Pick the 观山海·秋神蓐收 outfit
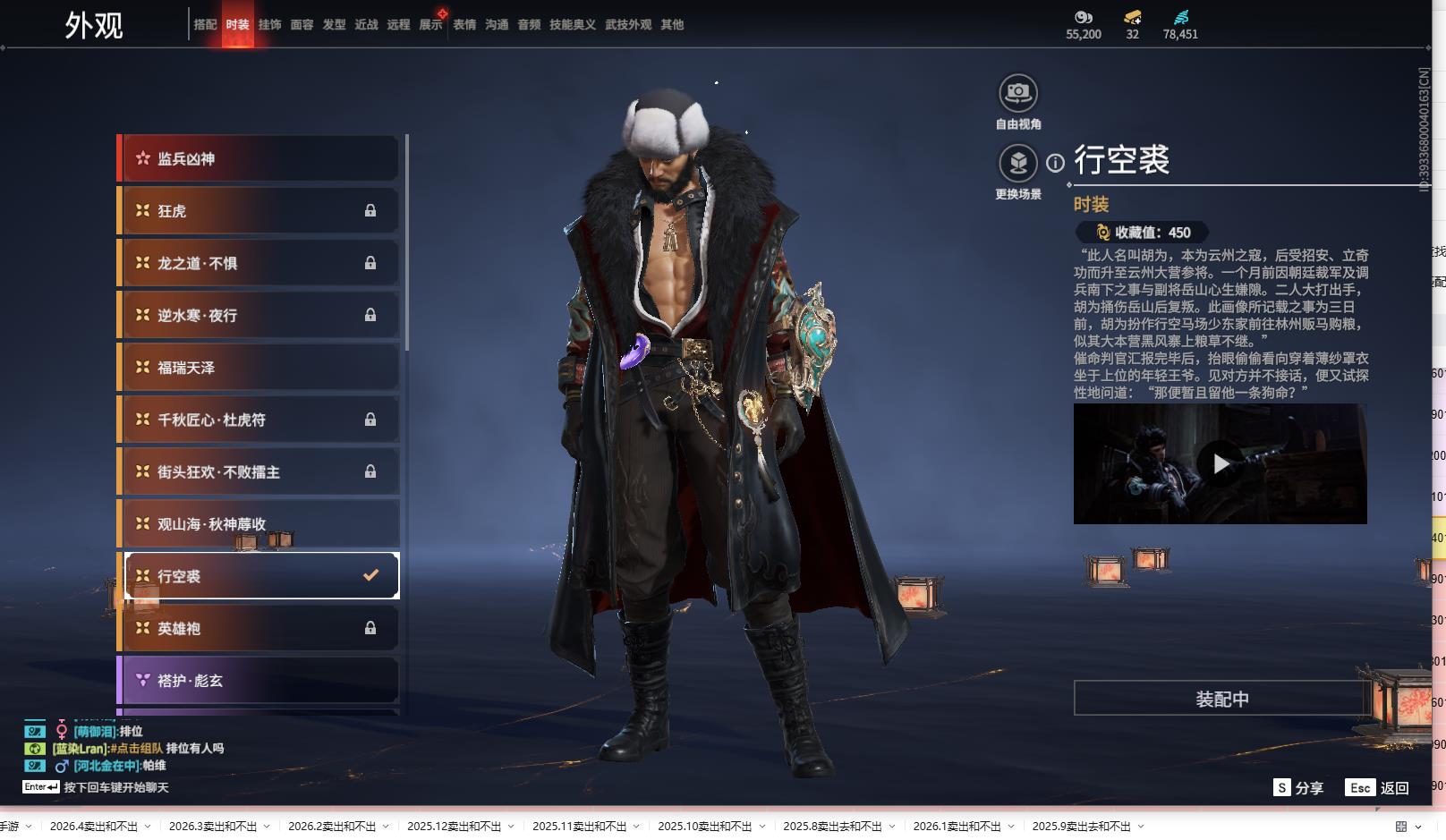Viewport: 1446px width, 840px height. pyautogui.click(x=259, y=524)
